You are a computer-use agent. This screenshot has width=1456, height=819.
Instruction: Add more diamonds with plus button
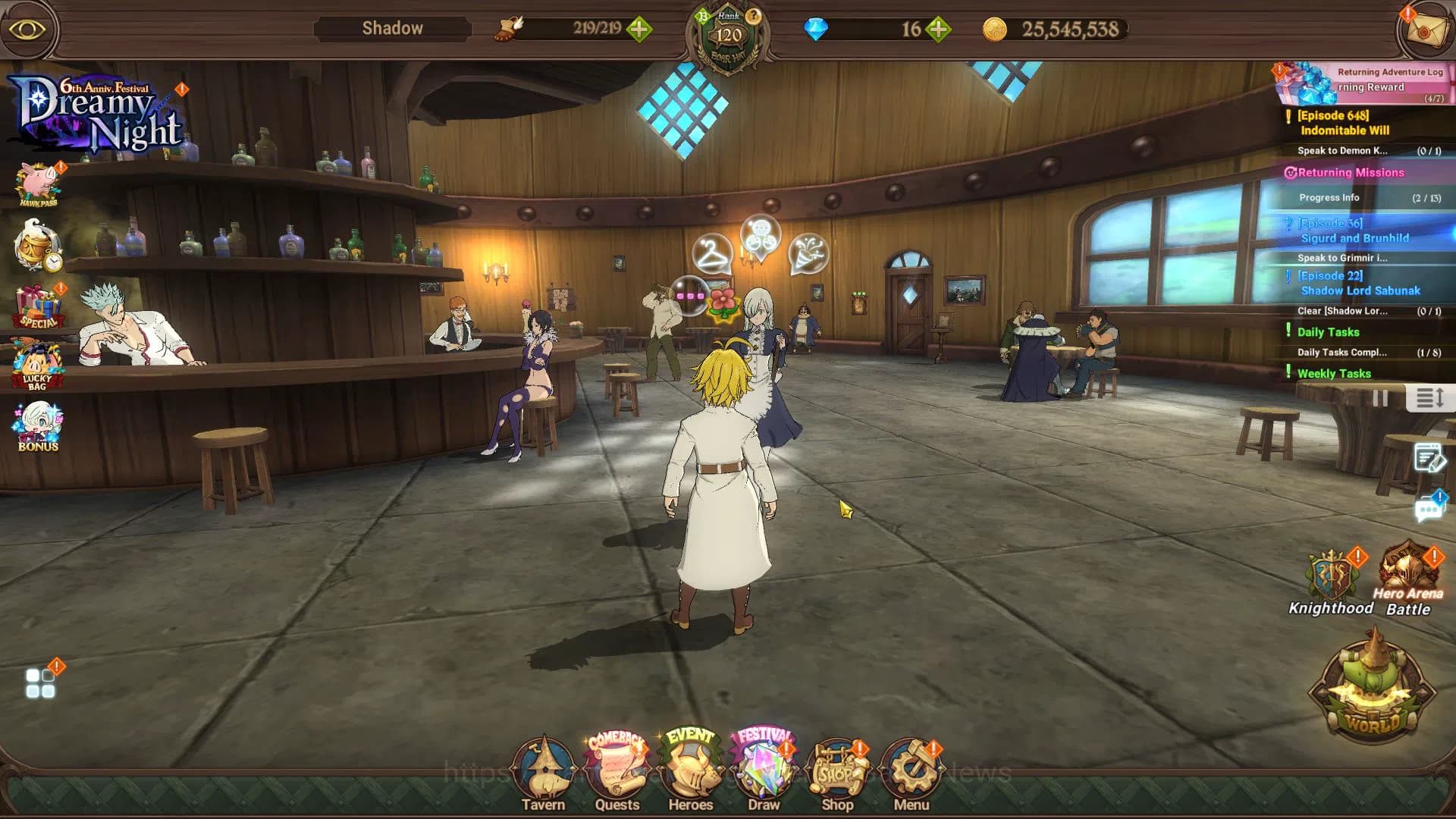pos(939,30)
